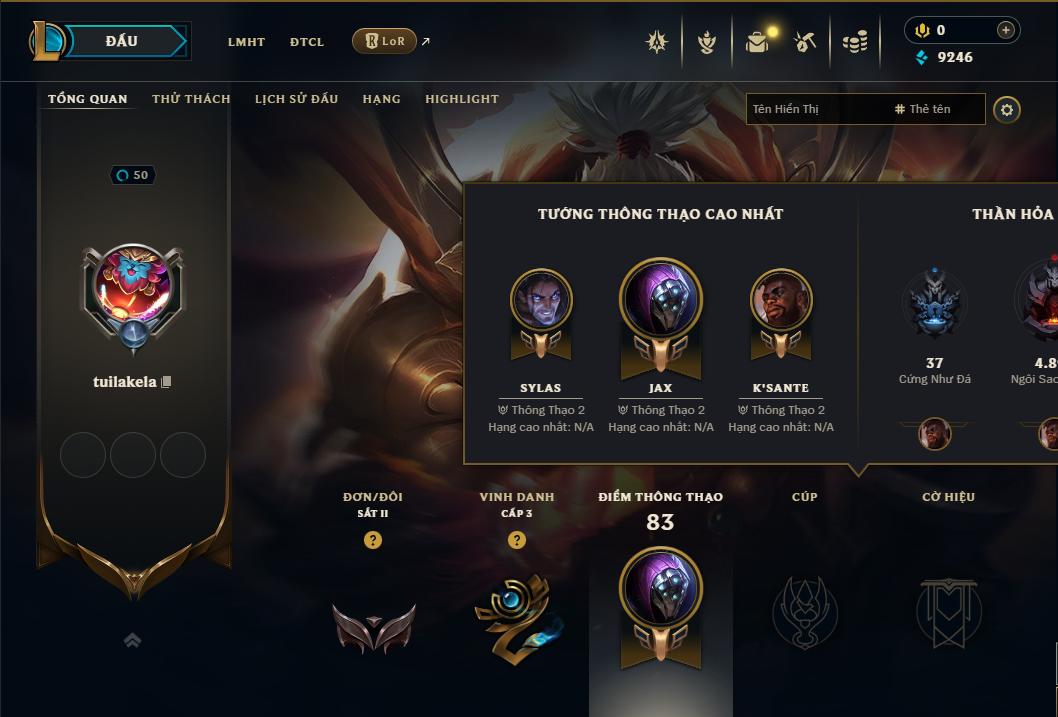Switch to the THỬ THÁCH tab

click(x=191, y=99)
